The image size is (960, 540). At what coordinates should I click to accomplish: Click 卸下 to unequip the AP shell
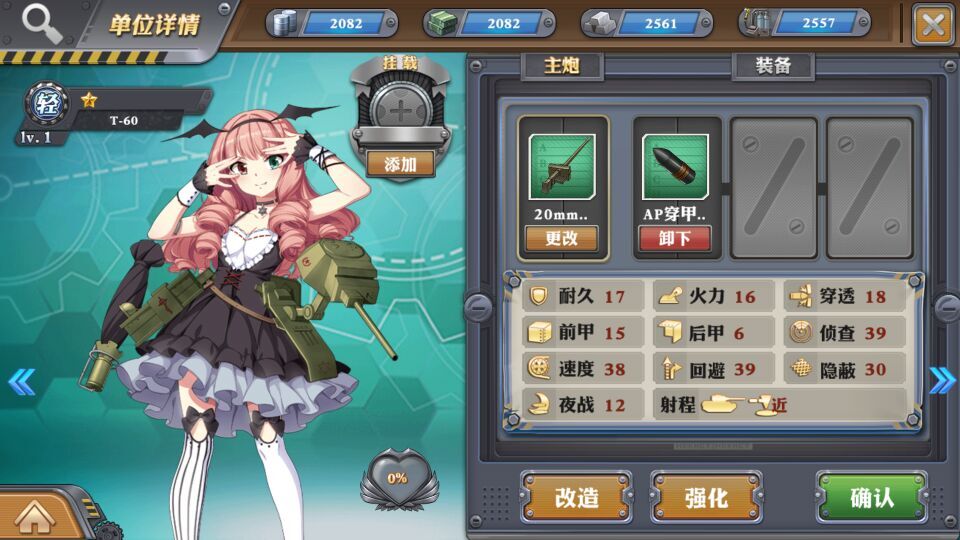click(x=676, y=238)
